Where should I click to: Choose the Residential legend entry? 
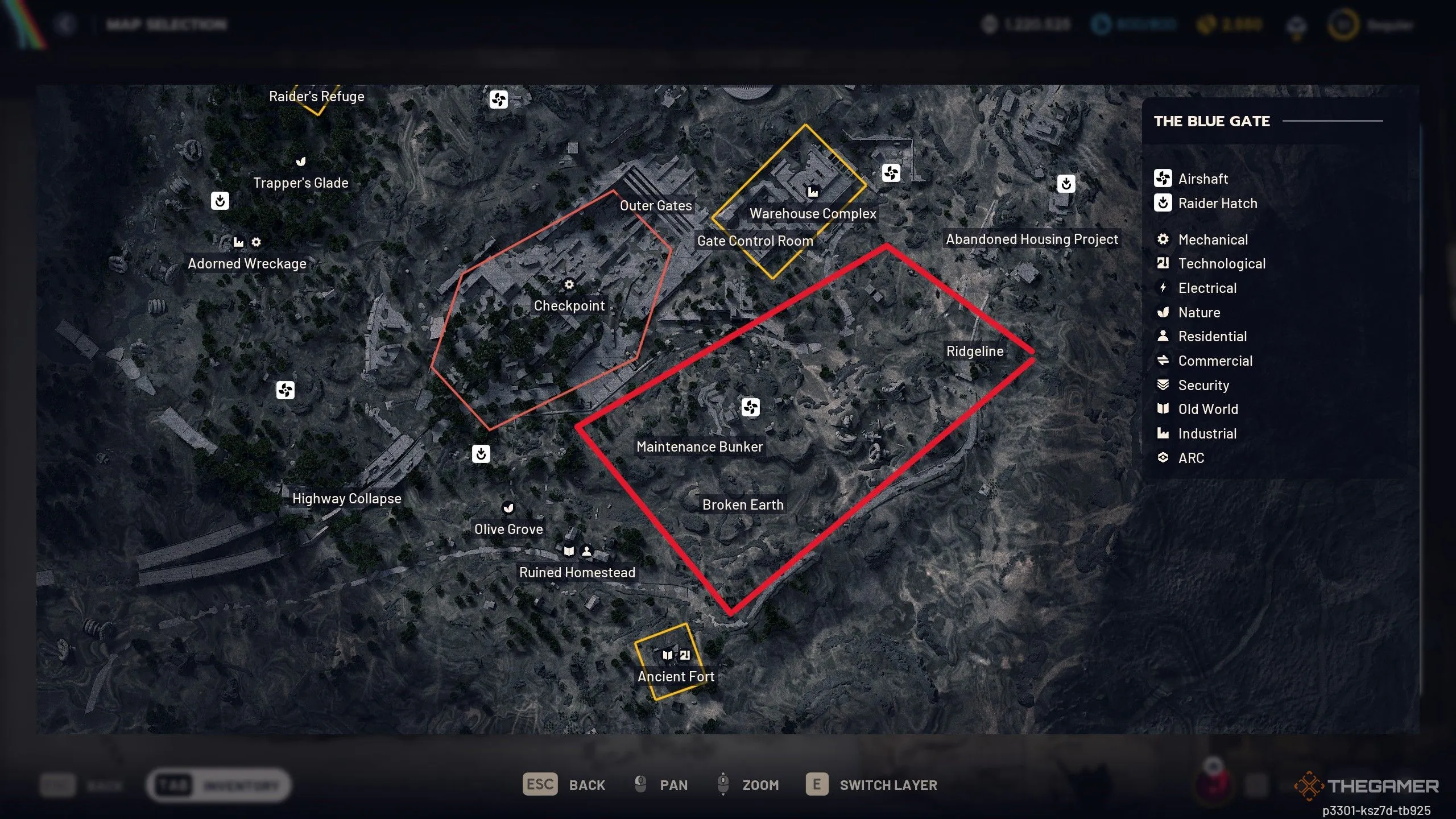[1212, 336]
